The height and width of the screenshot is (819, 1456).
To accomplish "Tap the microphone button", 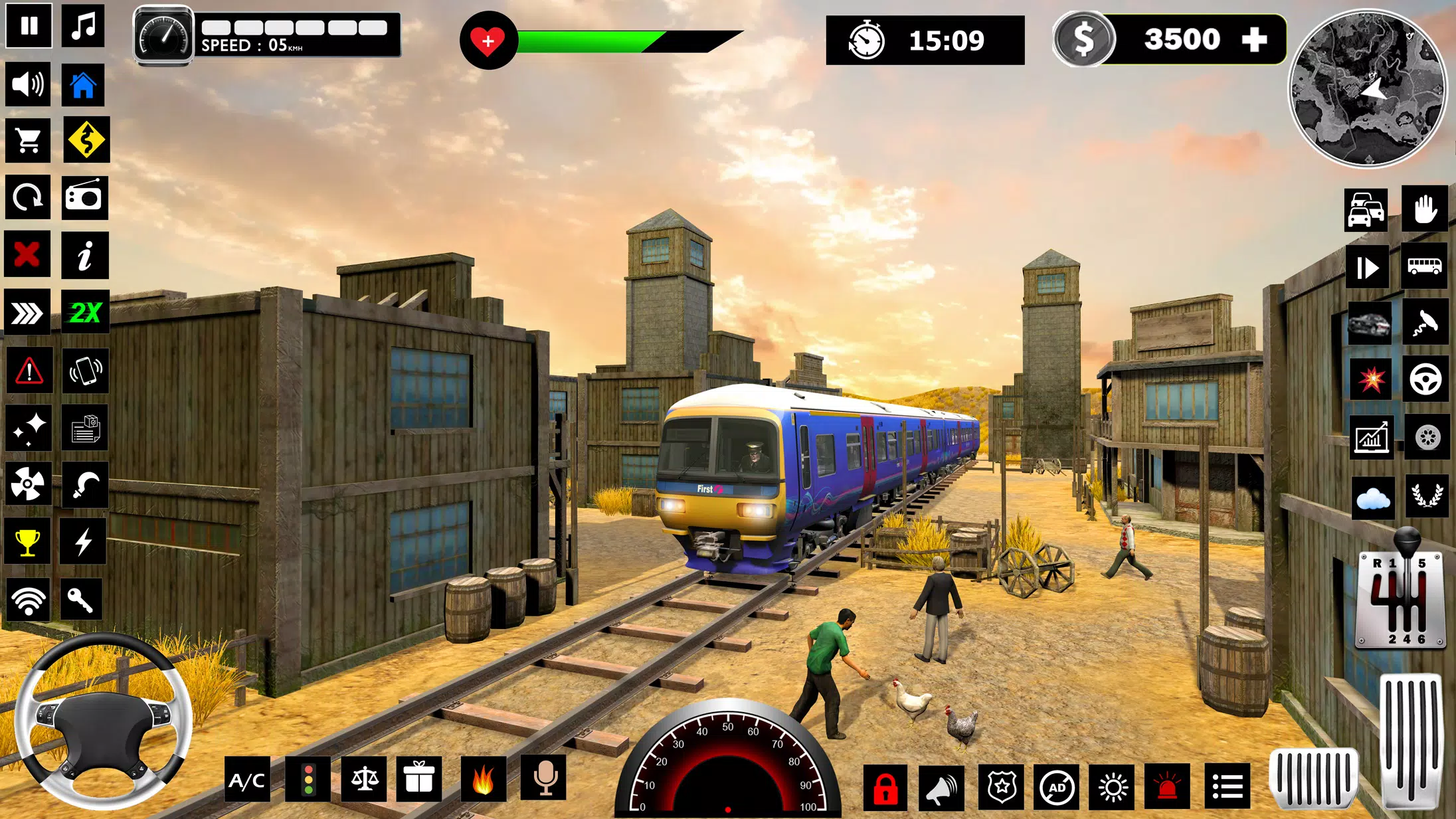I will 545,778.
